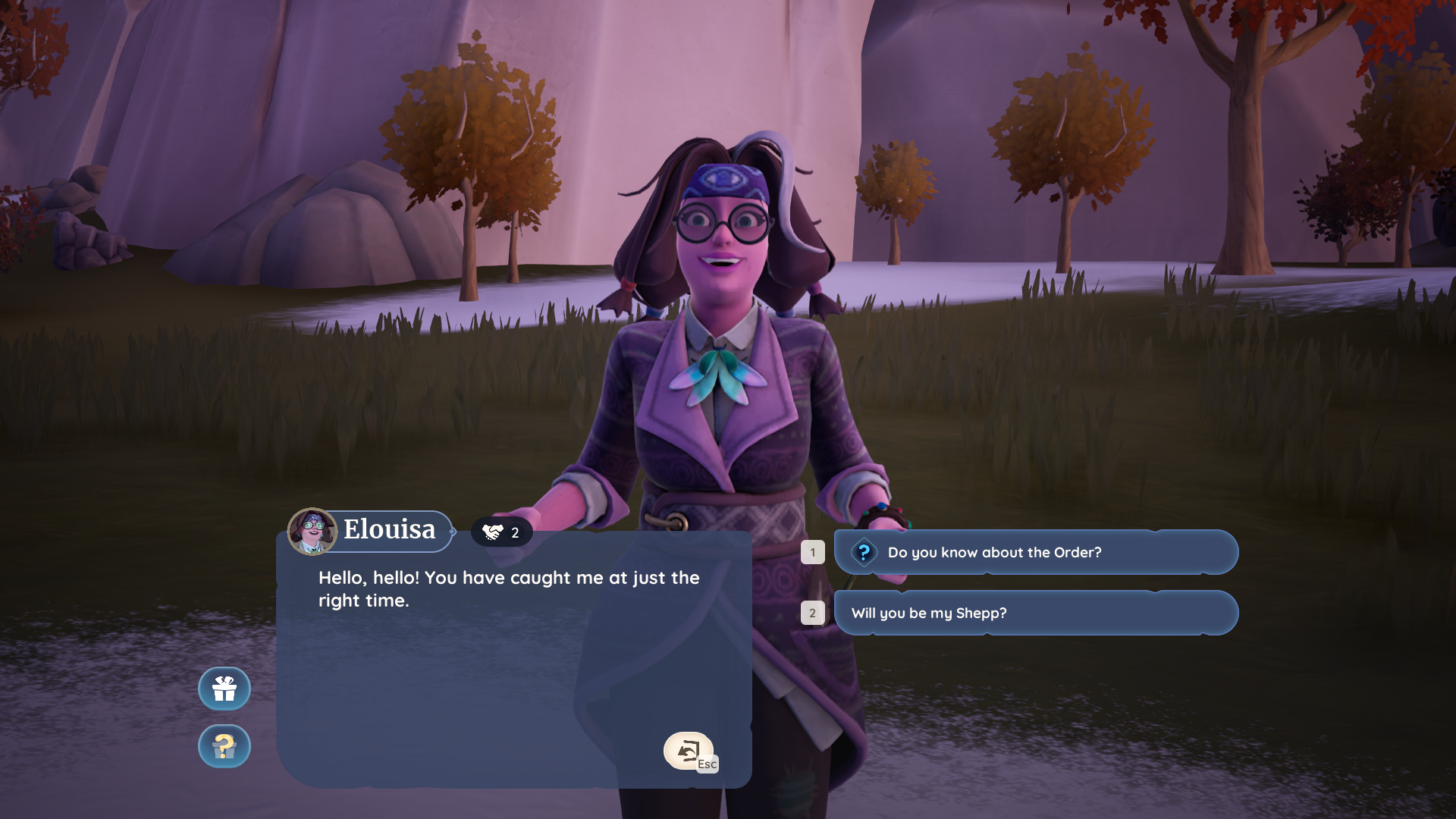
Task: Choose "Will you be my Shepp?" reply
Action: [x=1035, y=613]
